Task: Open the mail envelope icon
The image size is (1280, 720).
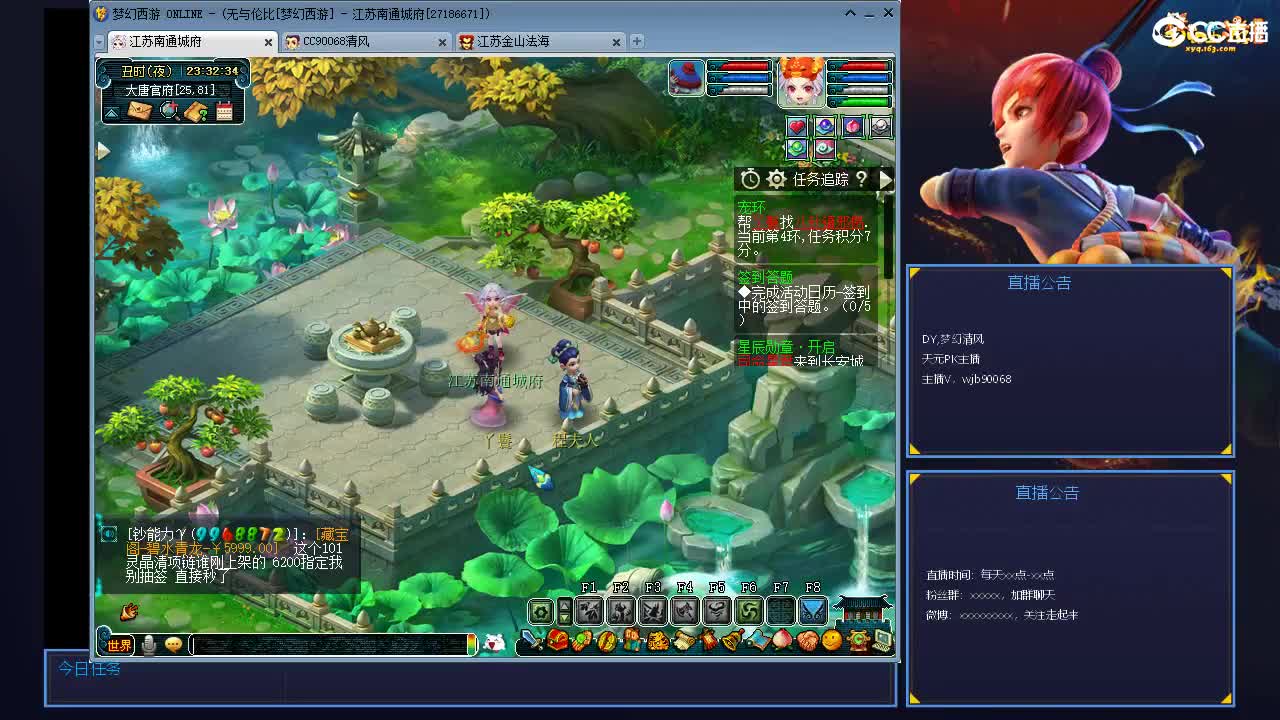Action: (139, 110)
